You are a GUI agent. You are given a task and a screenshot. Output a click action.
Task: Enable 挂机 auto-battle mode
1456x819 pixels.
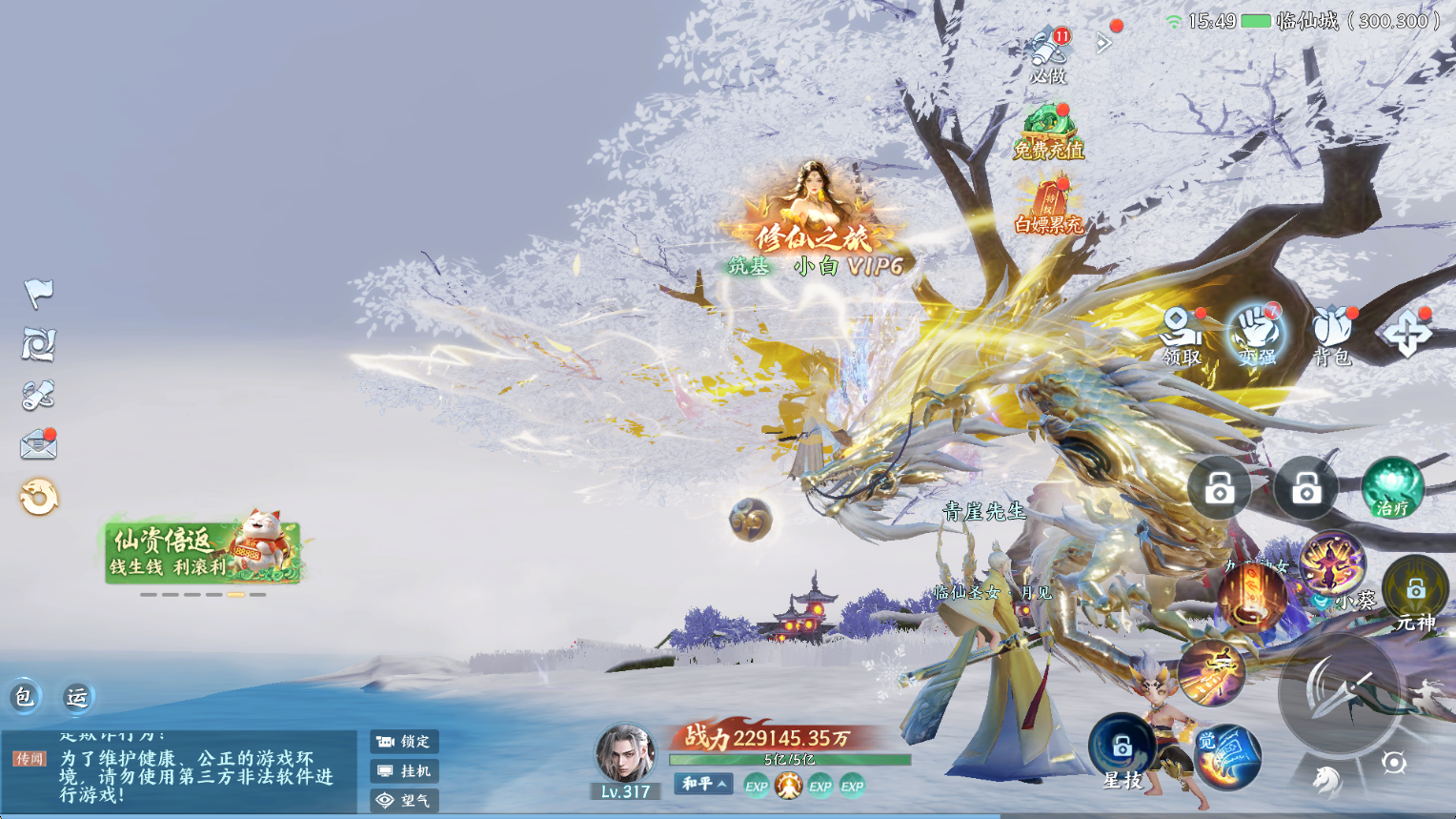tap(404, 771)
